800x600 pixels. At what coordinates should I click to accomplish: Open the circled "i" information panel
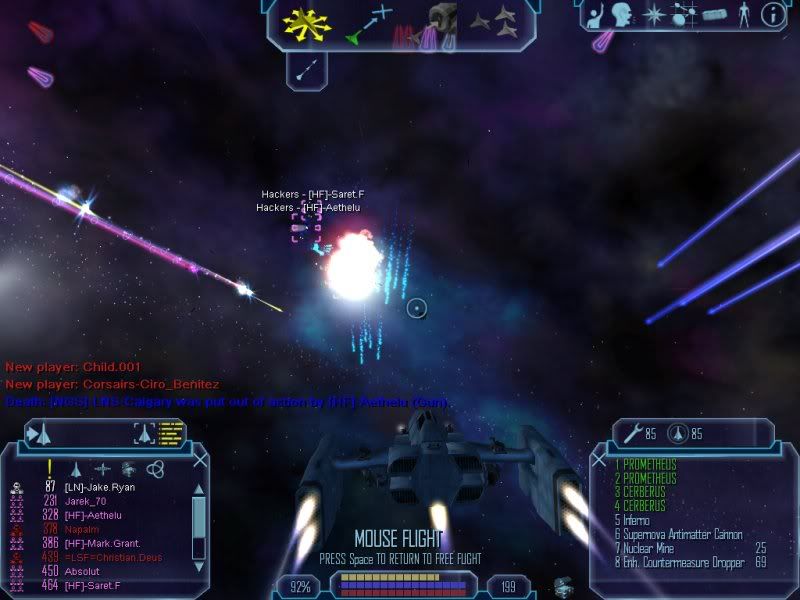[x=771, y=14]
